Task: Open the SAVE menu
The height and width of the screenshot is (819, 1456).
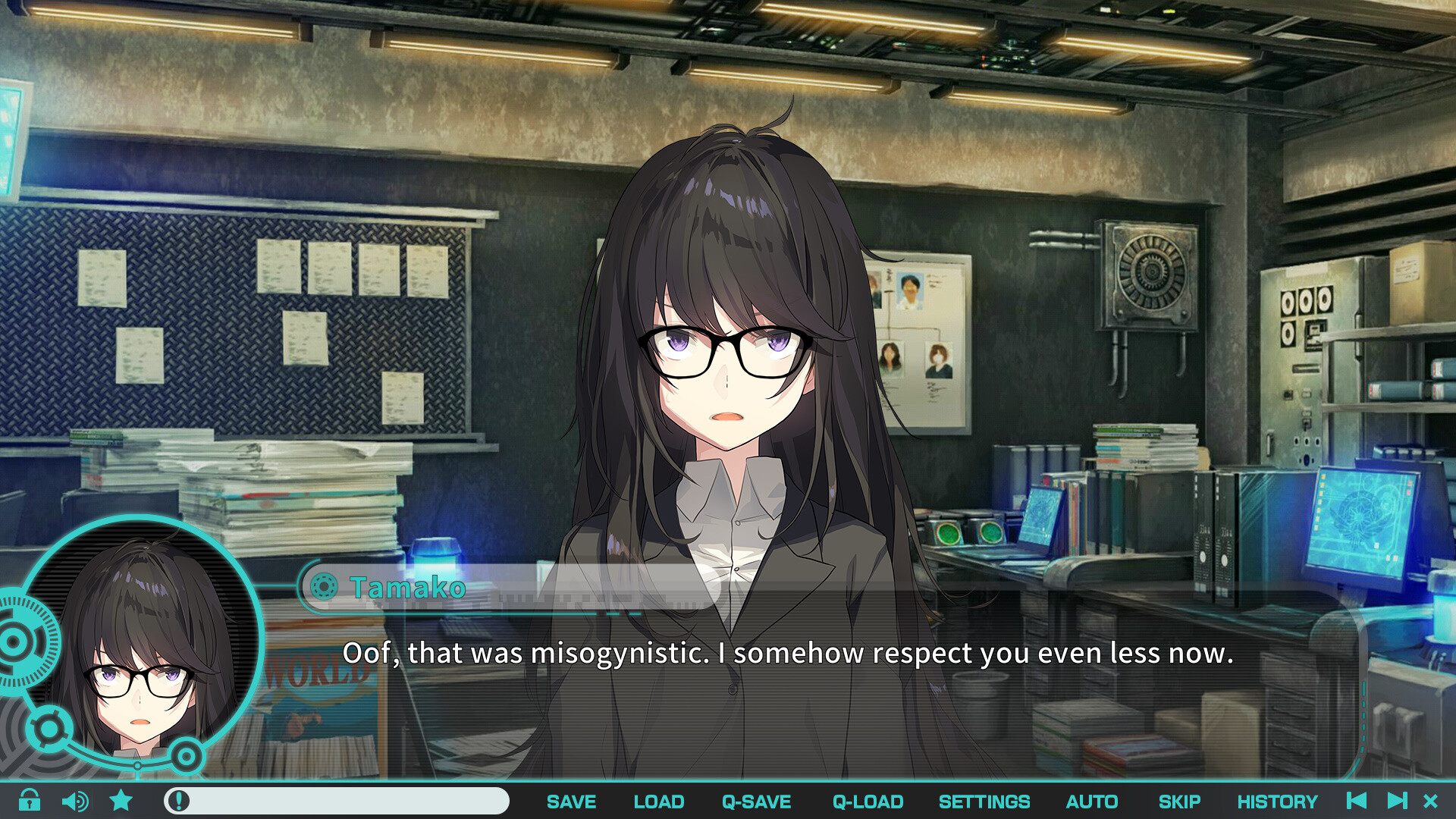Action: [571, 802]
